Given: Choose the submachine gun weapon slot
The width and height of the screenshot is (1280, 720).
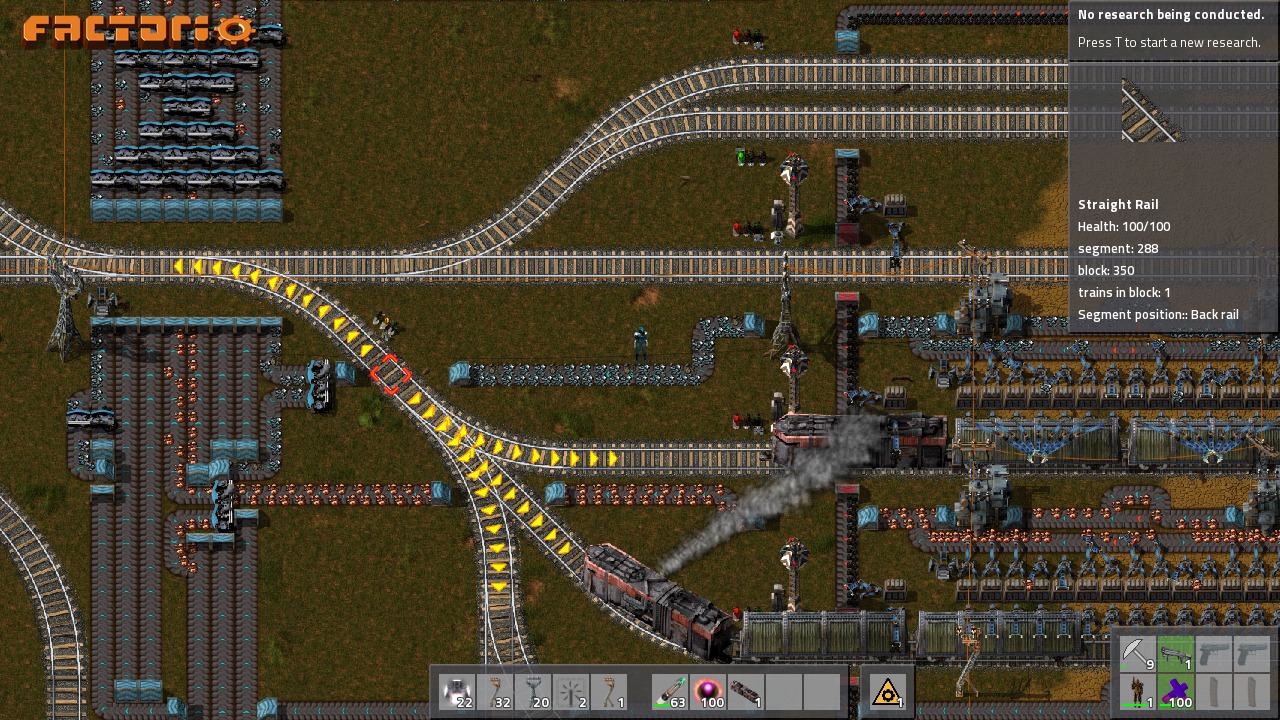Looking at the screenshot, I should pyautogui.click(x=1176, y=654).
